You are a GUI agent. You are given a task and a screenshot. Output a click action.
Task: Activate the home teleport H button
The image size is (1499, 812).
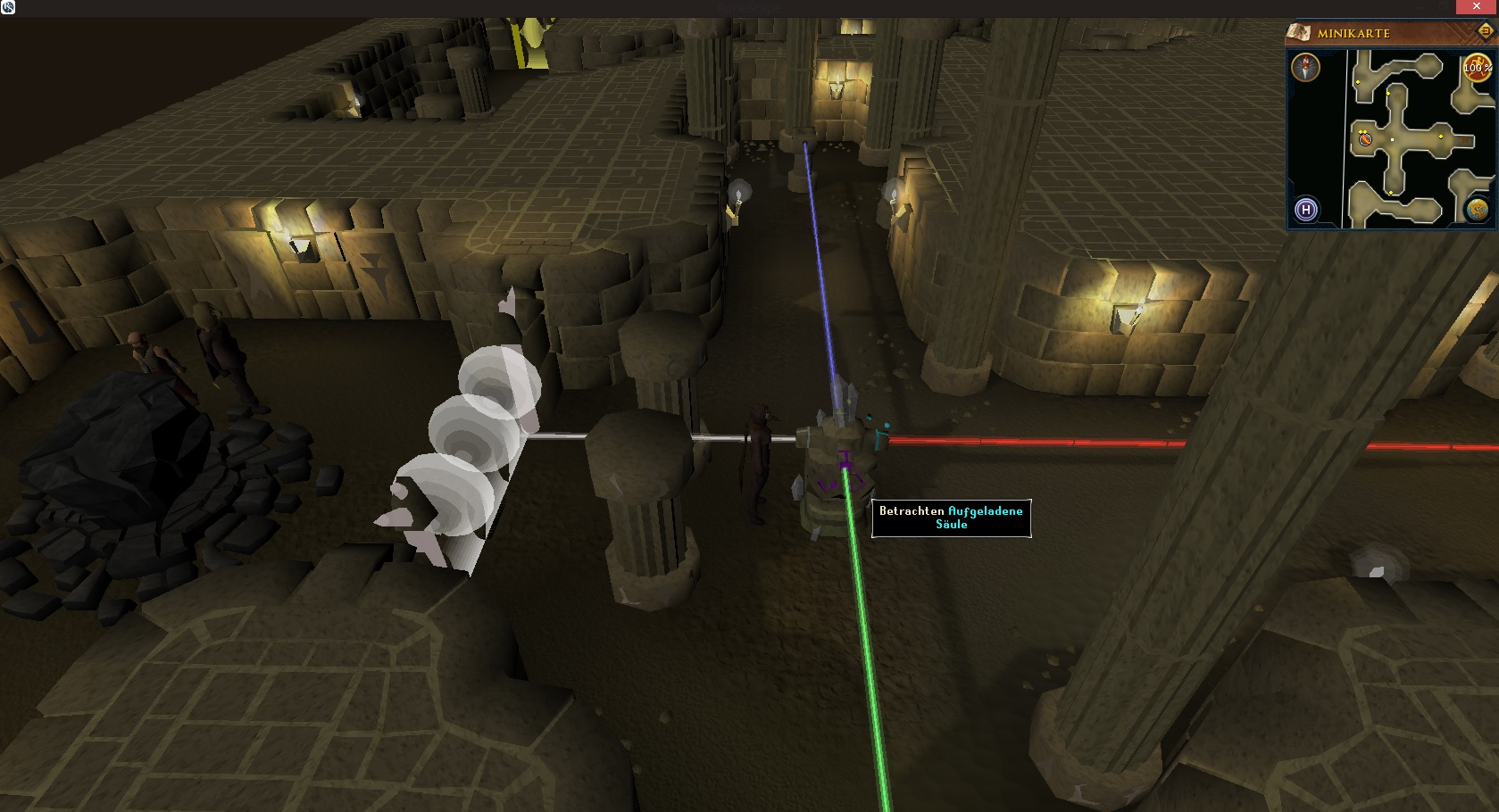(x=1306, y=211)
